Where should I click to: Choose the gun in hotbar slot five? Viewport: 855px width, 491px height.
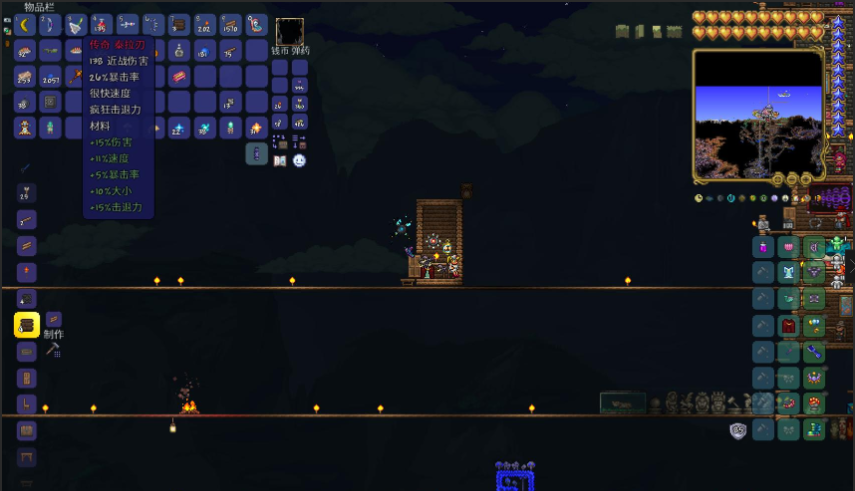[x=128, y=24]
